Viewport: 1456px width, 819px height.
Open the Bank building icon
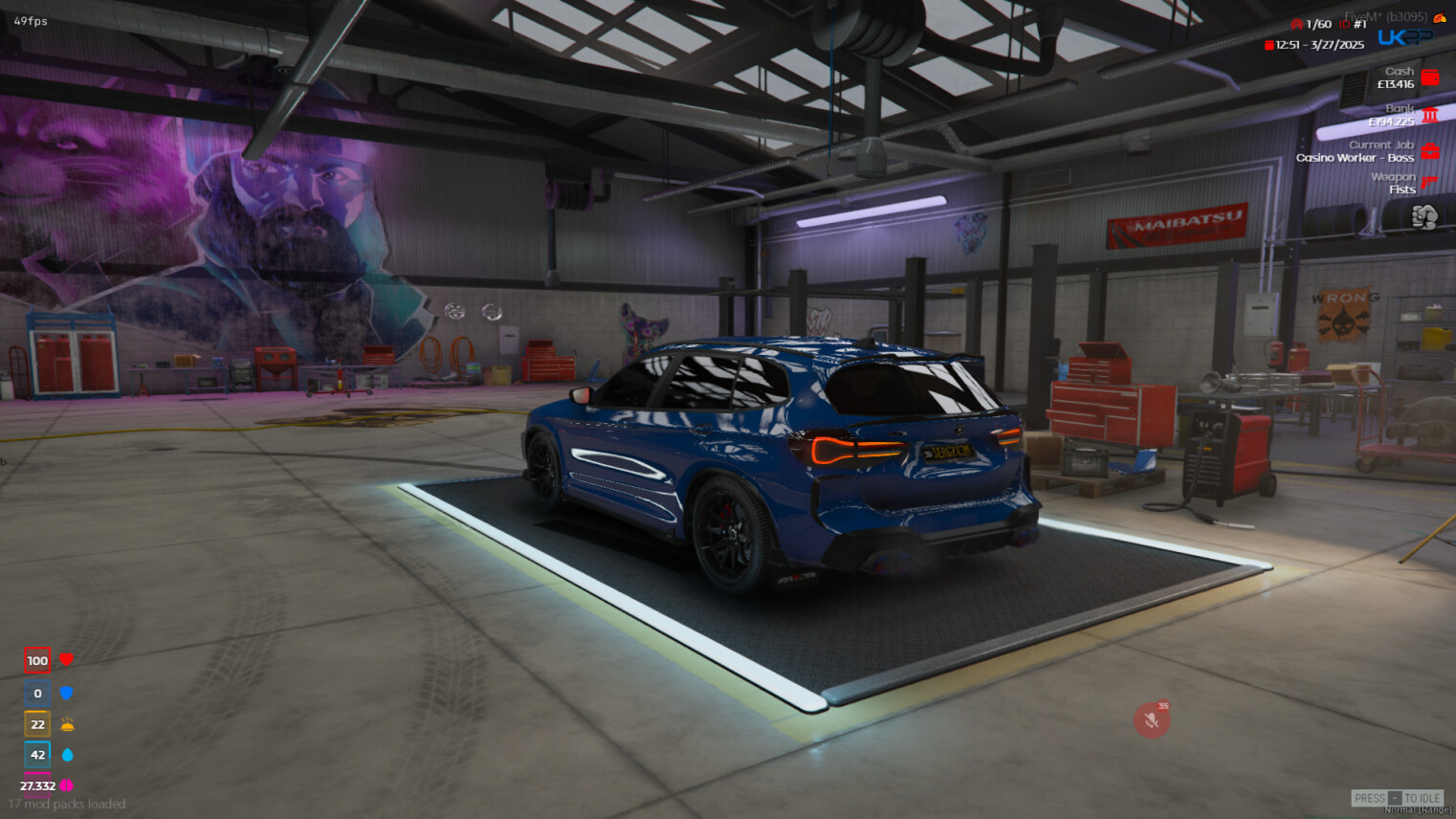[x=1430, y=115]
